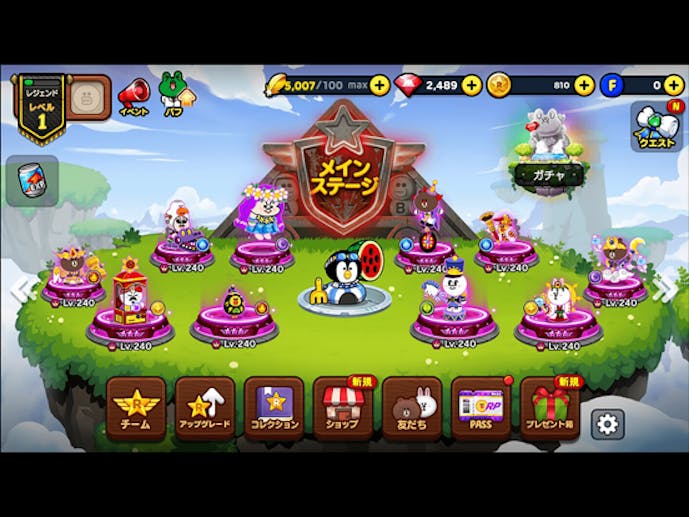689x517 pixels.
Task: Open settings with the gear icon
Action: [x=607, y=424]
